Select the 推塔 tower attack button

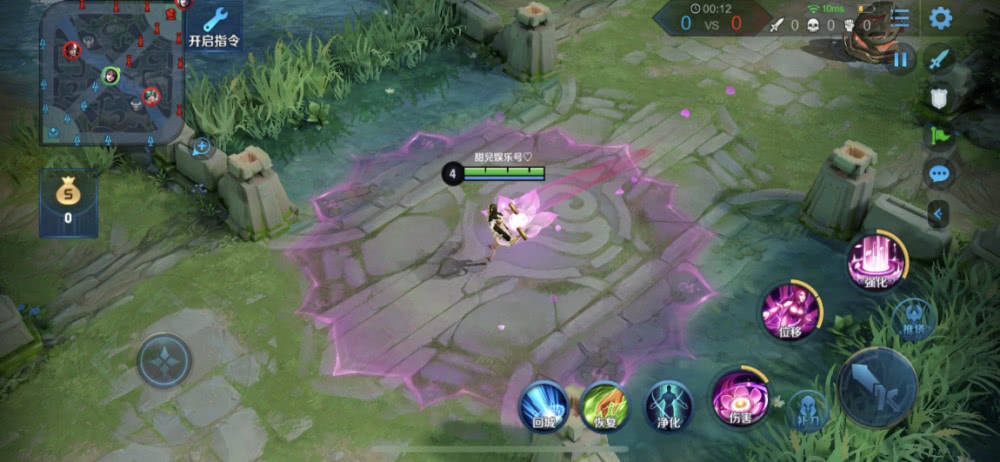914,319
